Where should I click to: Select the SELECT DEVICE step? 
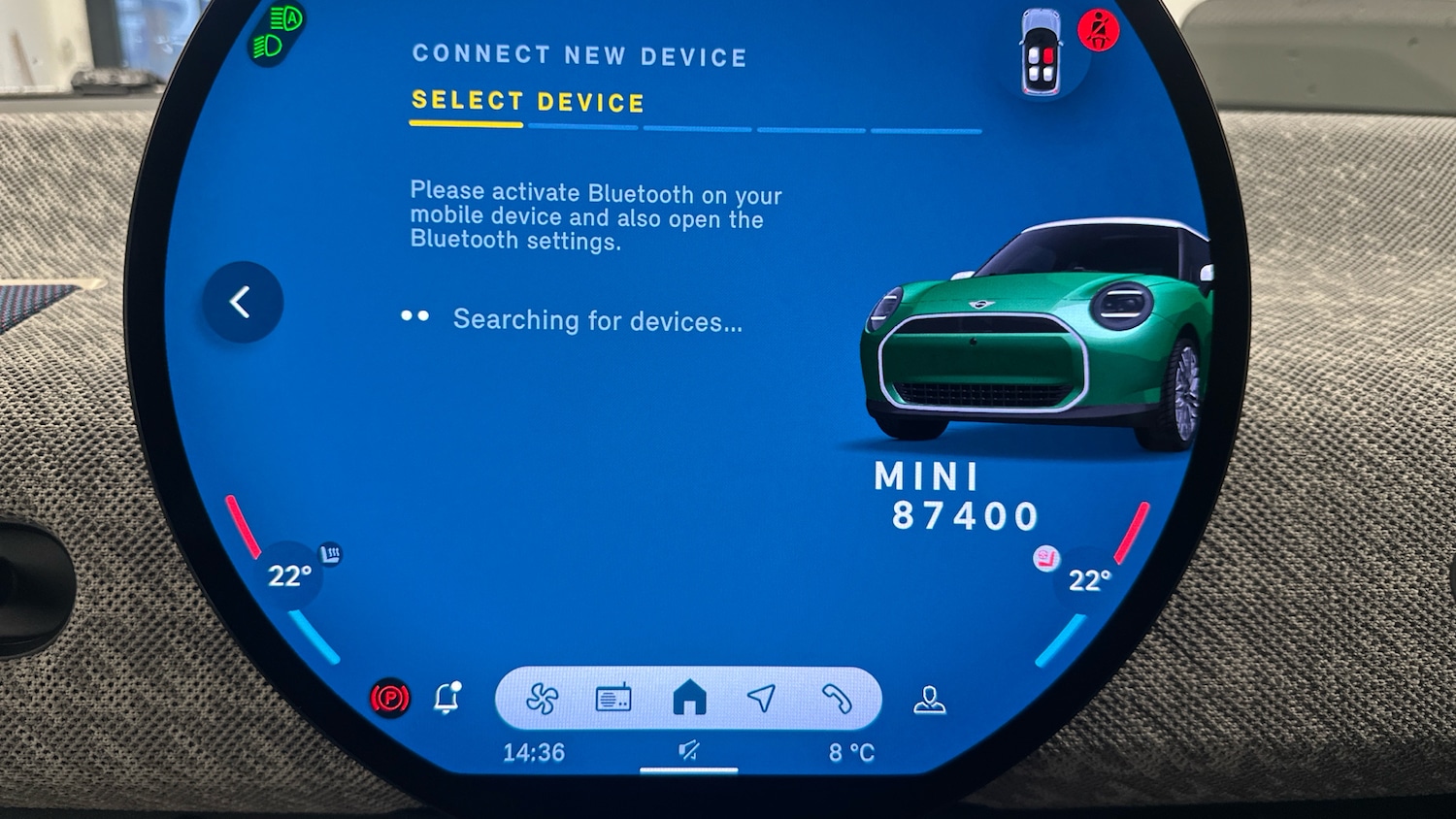[x=526, y=101]
